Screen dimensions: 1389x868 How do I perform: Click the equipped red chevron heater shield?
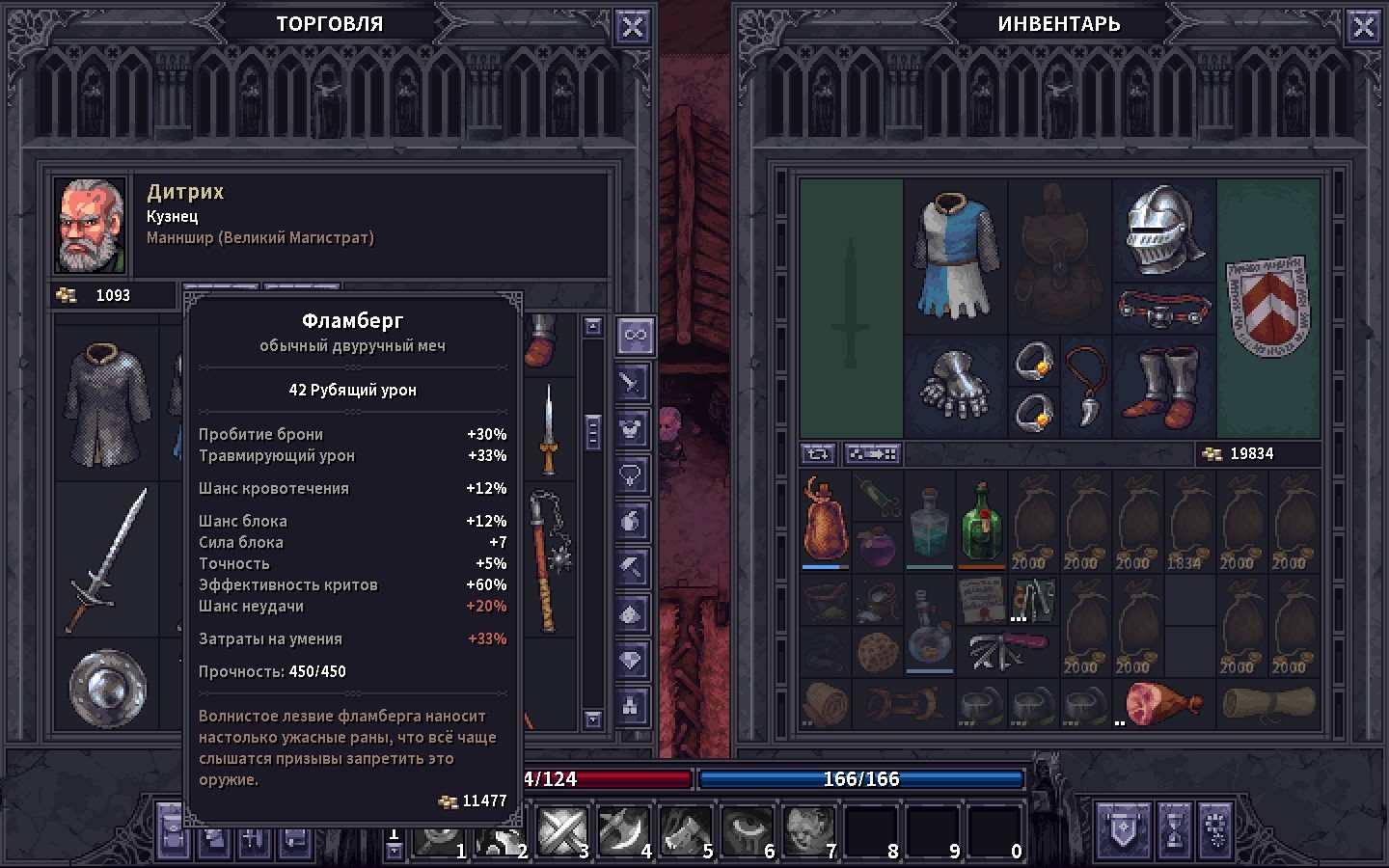pos(1267,305)
